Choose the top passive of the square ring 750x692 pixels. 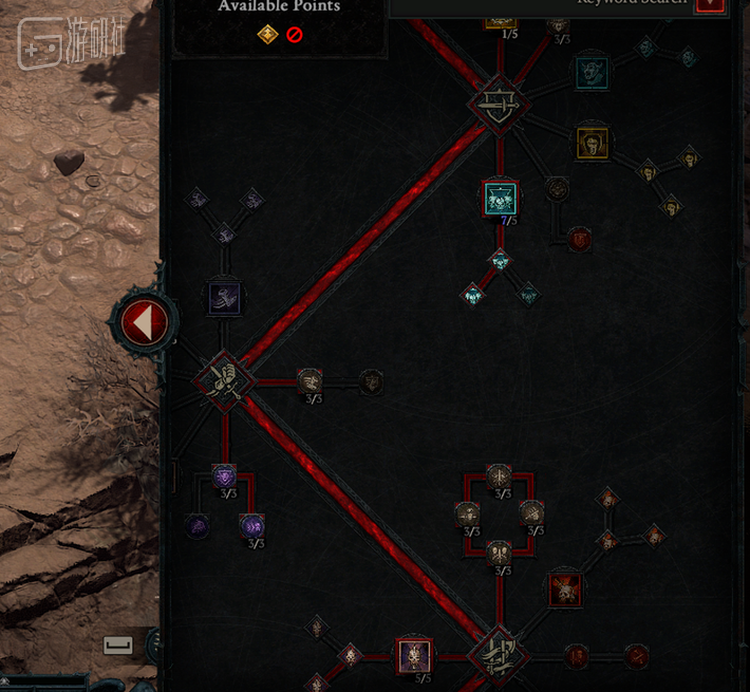pos(499,476)
